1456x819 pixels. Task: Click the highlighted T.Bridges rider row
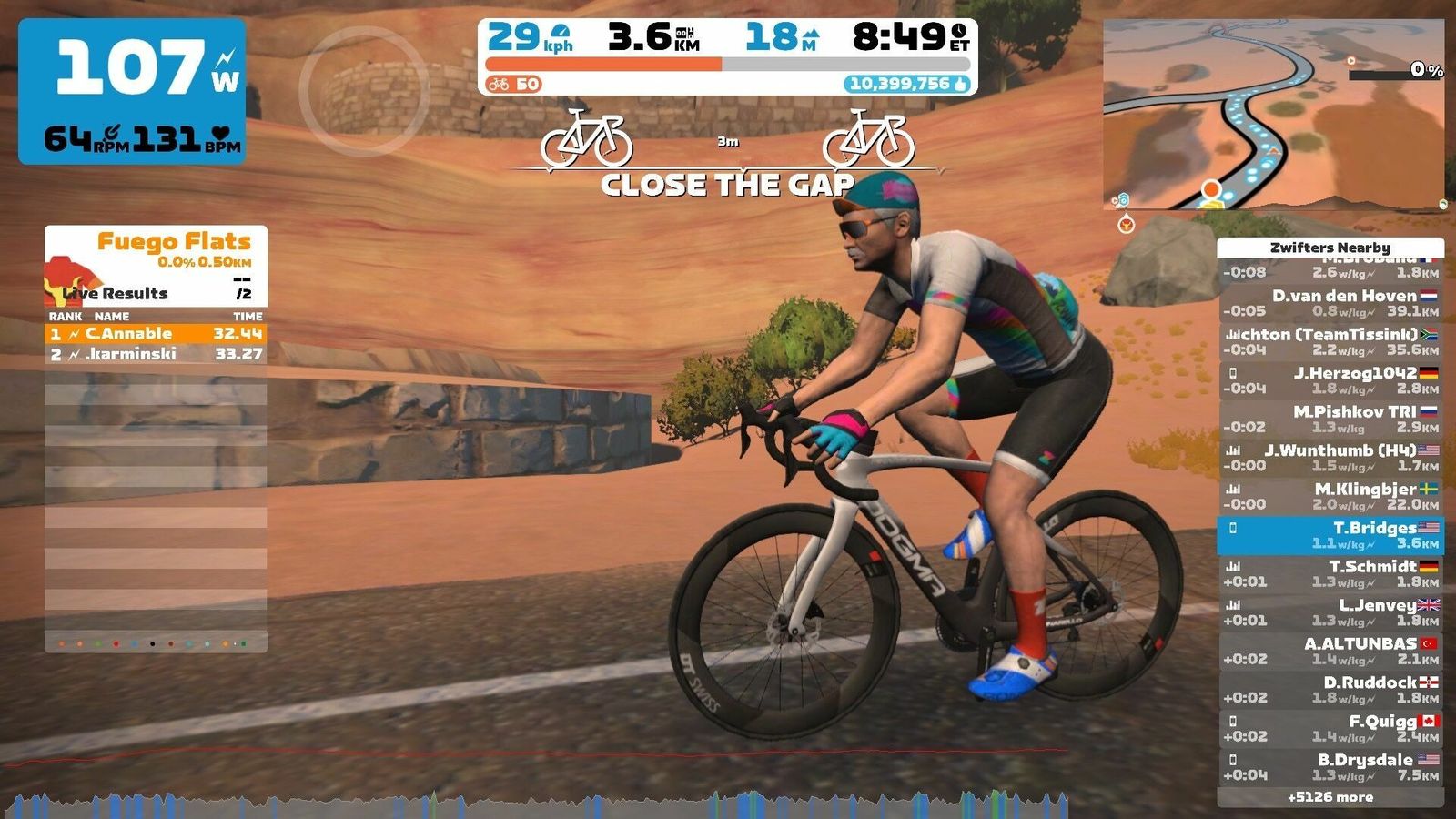point(1330,535)
